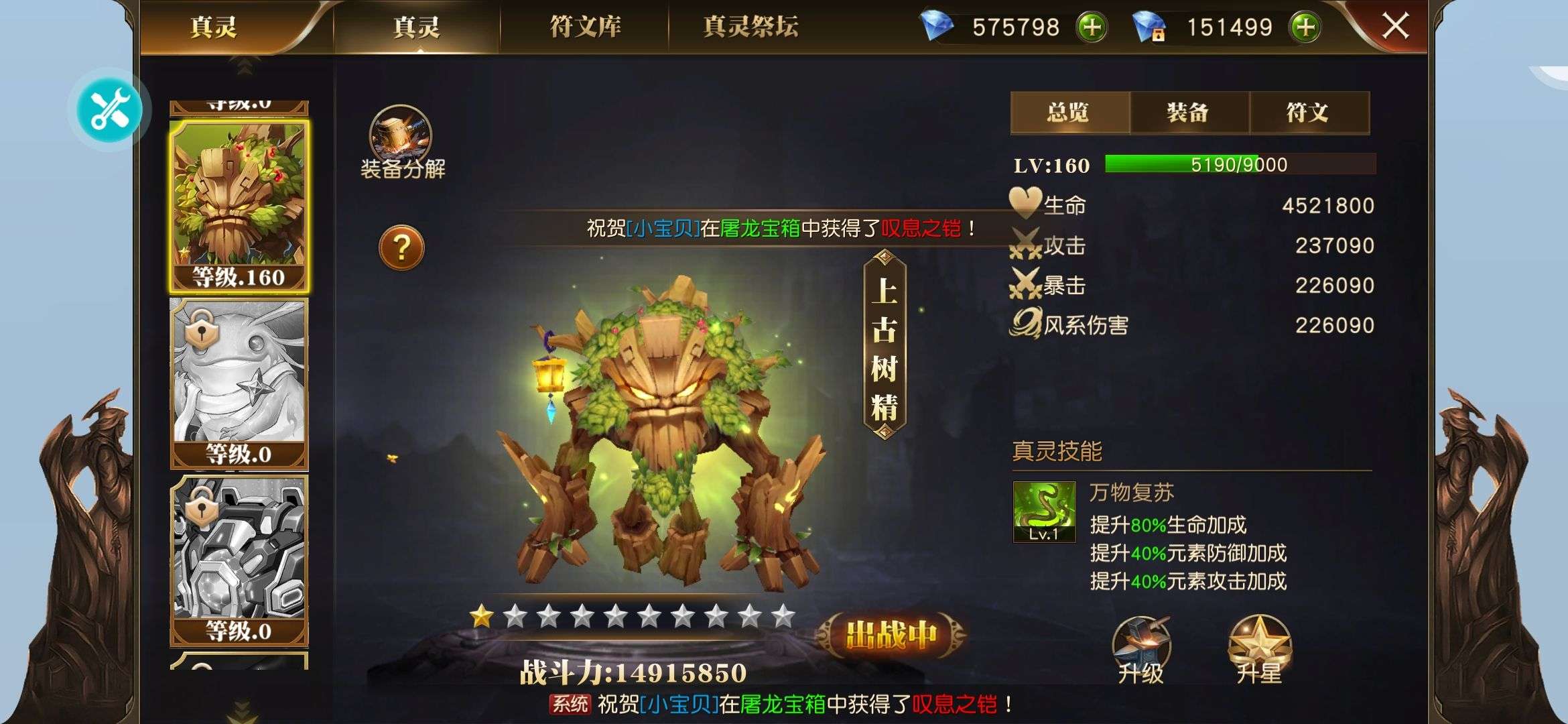Switch to the 装备 equipment tab

tap(1188, 113)
